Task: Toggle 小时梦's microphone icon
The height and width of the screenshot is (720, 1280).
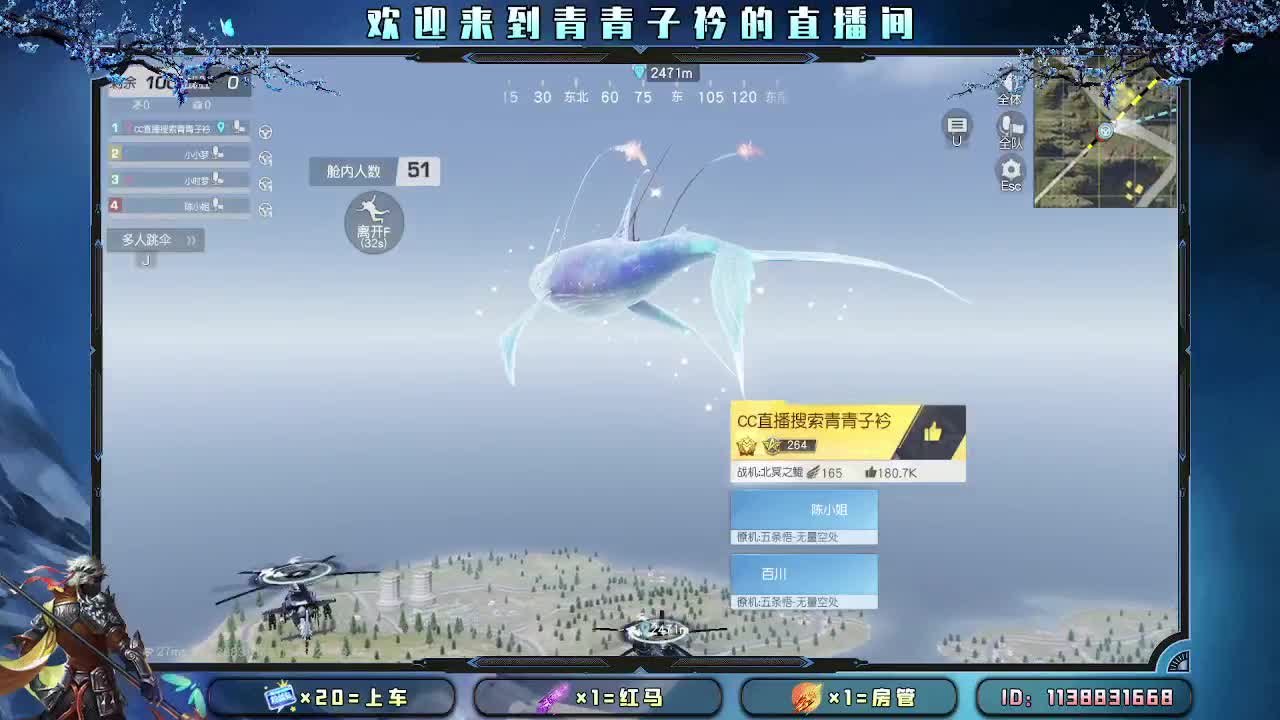Action: [216, 179]
